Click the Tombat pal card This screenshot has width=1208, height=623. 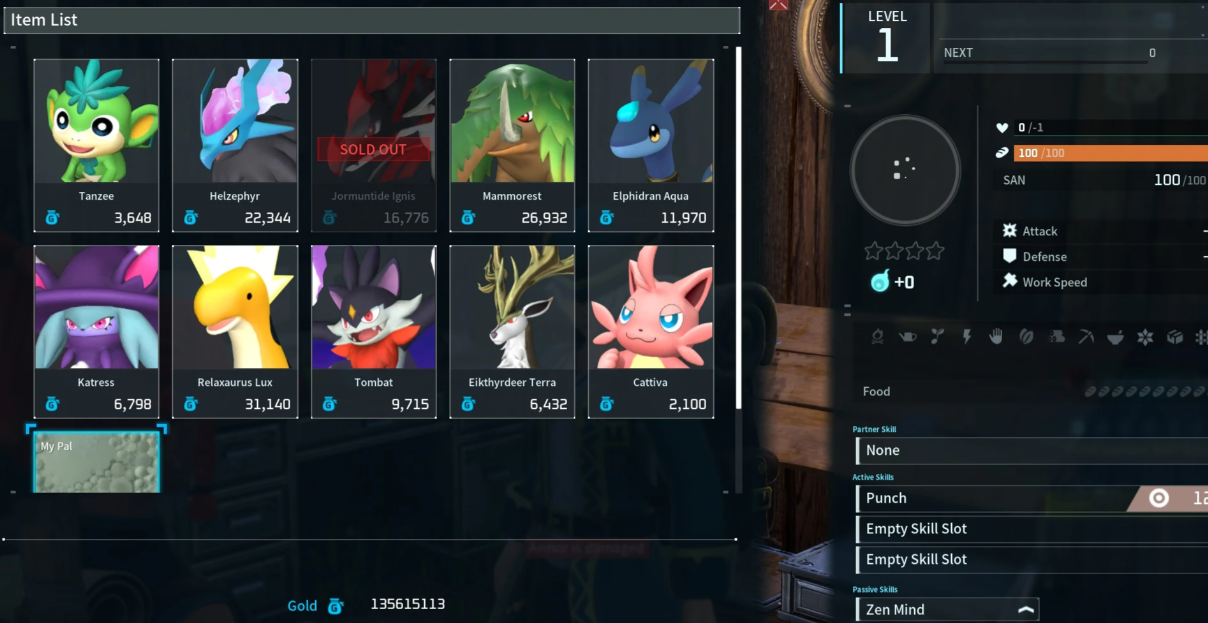click(x=373, y=331)
